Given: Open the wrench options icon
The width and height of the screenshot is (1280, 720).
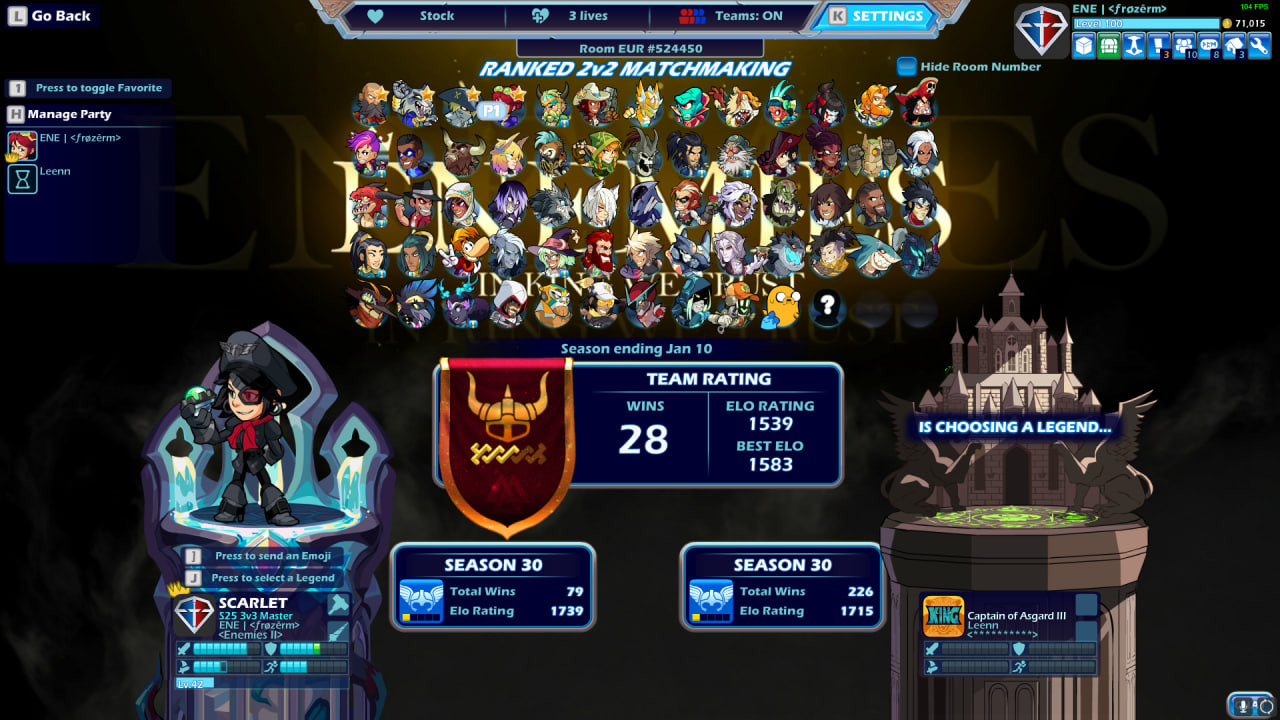Looking at the screenshot, I should click(1257, 46).
